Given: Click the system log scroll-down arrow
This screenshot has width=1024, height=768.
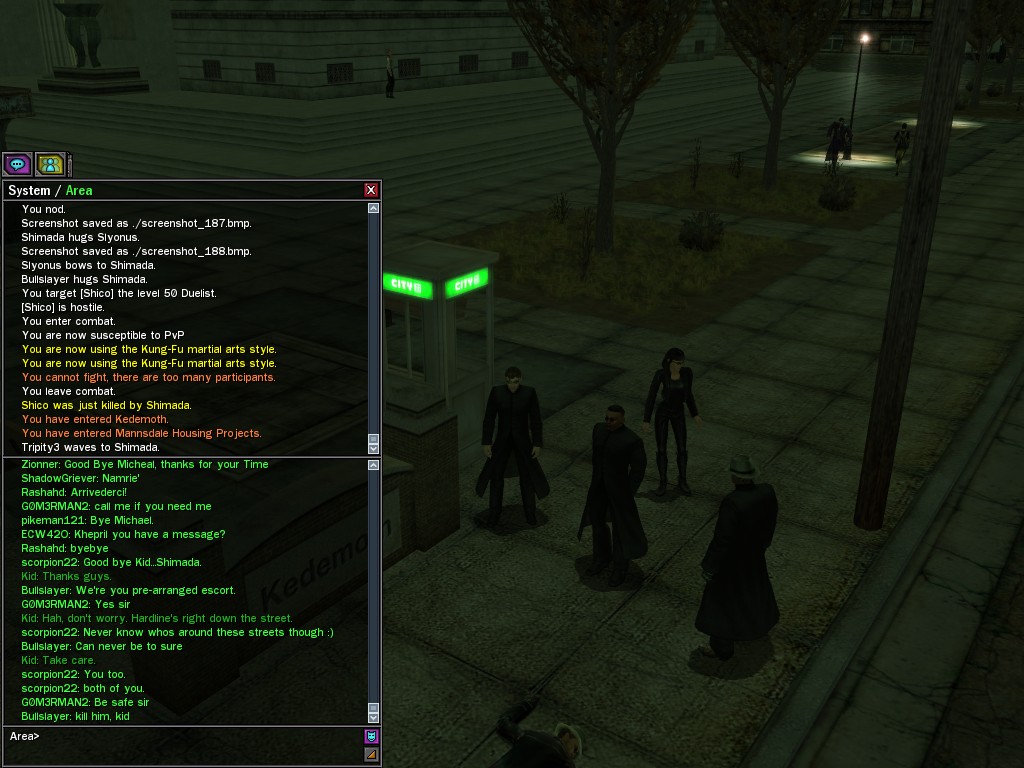Looking at the screenshot, I should 374,446.
